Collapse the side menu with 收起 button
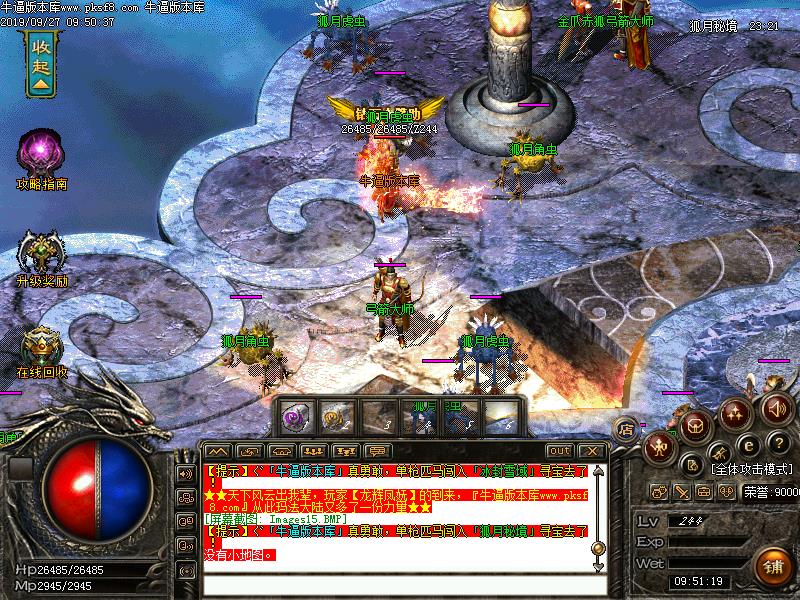800x600 pixels. [x=40, y=61]
